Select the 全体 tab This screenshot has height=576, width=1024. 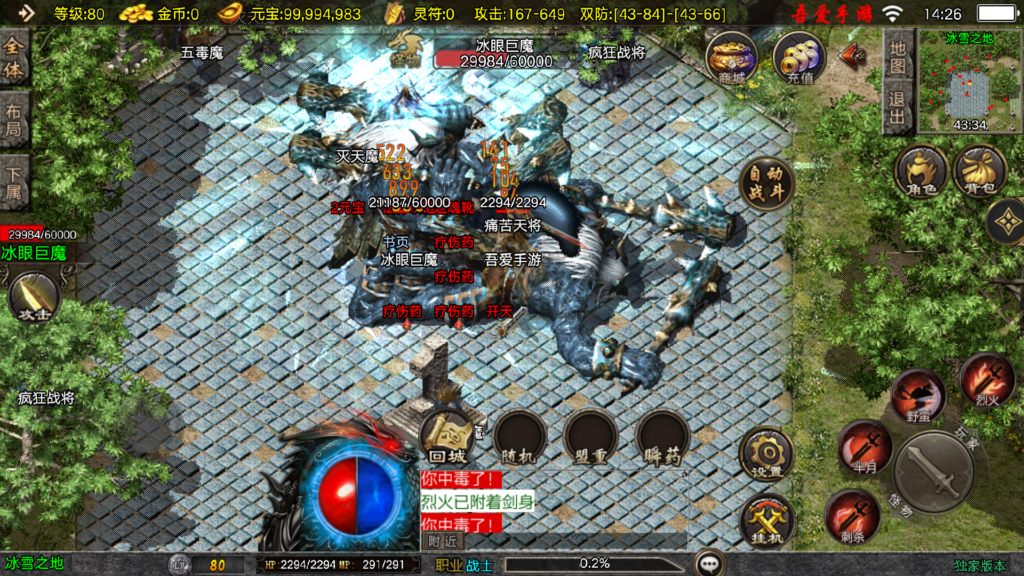pyautogui.click(x=15, y=57)
